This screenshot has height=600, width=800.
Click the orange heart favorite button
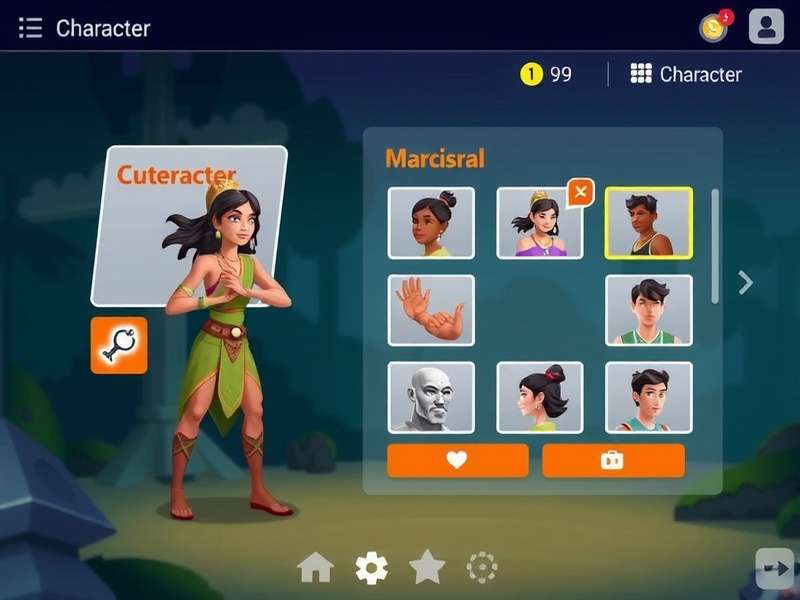click(x=457, y=460)
